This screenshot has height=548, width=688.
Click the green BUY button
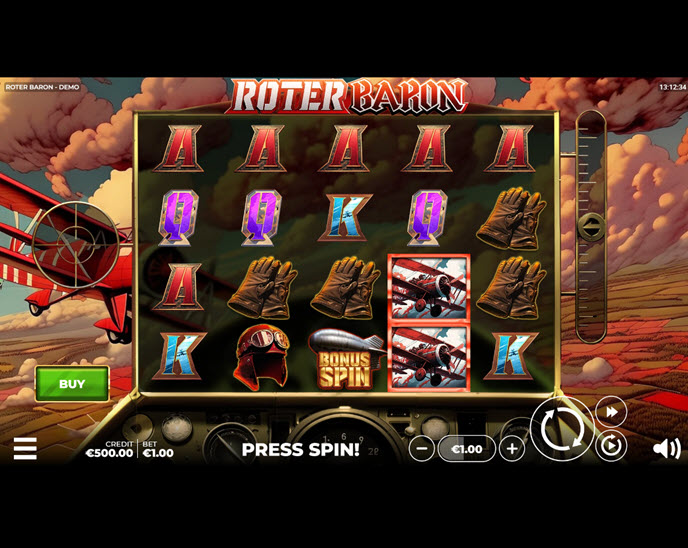click(72, 384)
